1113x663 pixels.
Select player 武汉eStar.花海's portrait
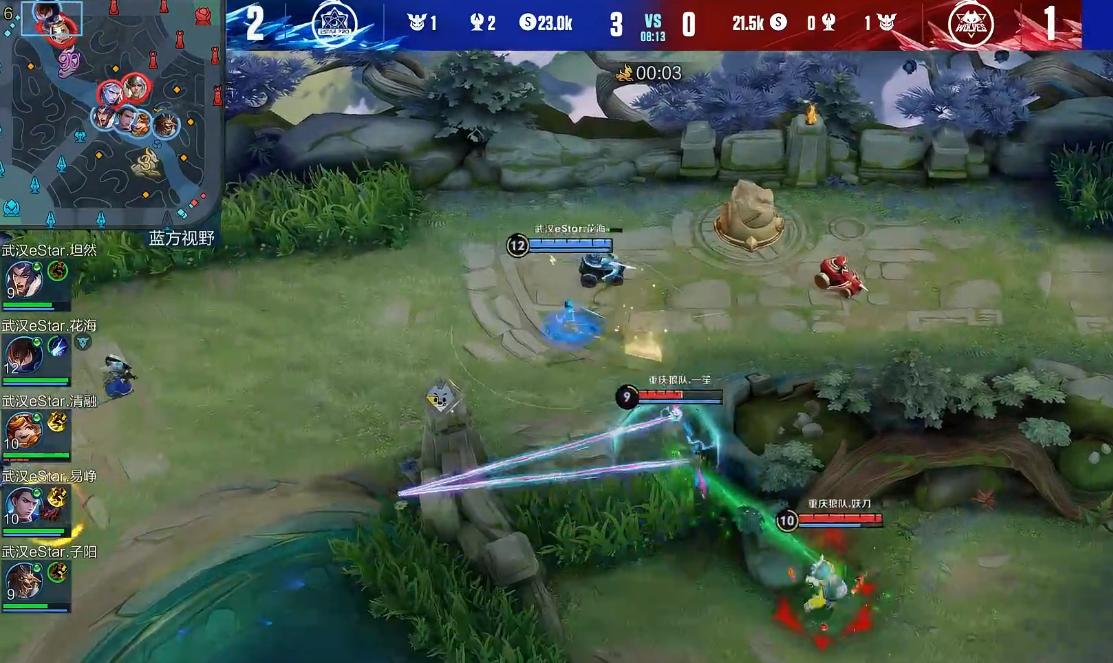pos(22,354)
